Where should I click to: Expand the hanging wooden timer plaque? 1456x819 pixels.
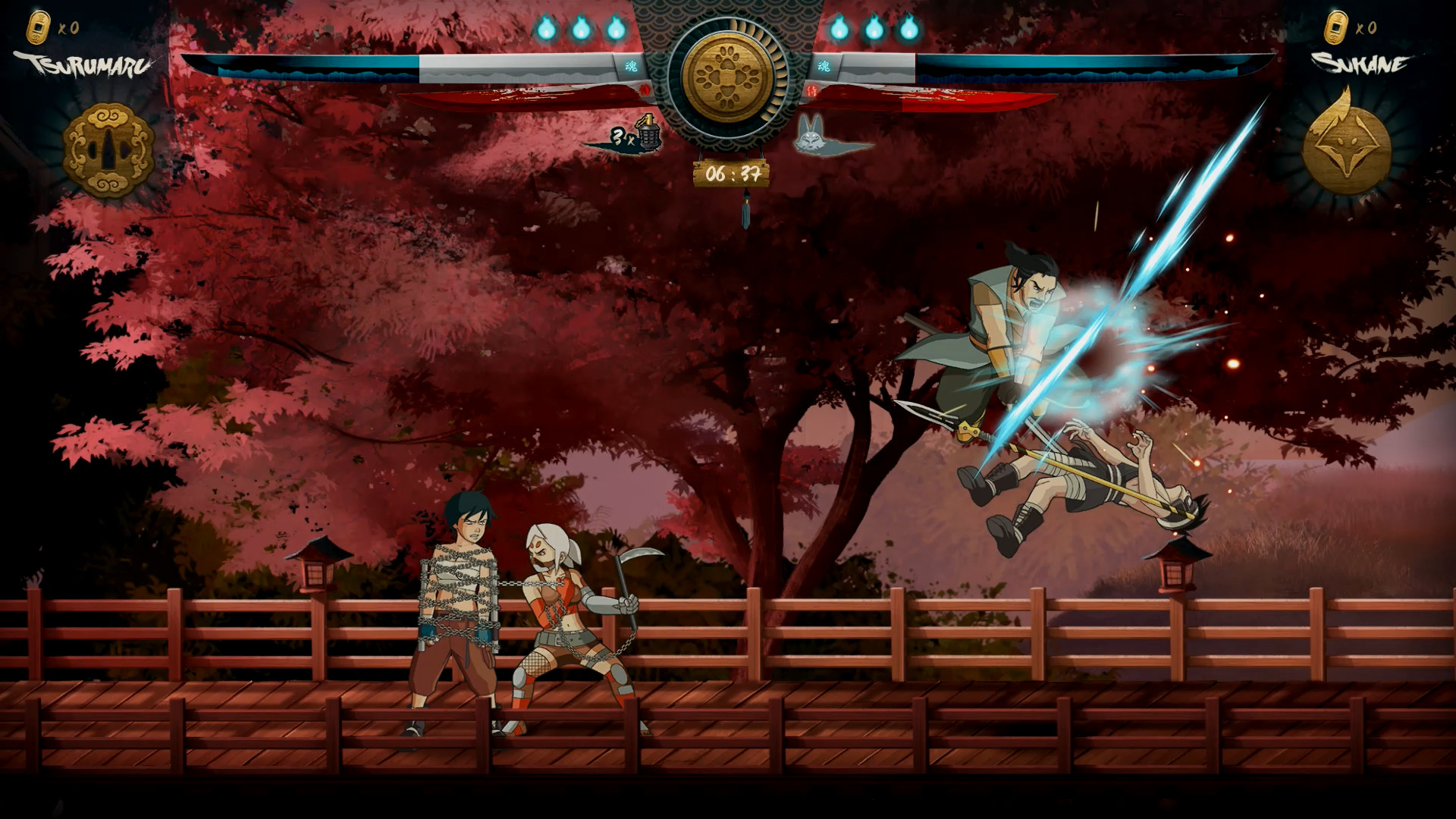[x=730, y=173]
